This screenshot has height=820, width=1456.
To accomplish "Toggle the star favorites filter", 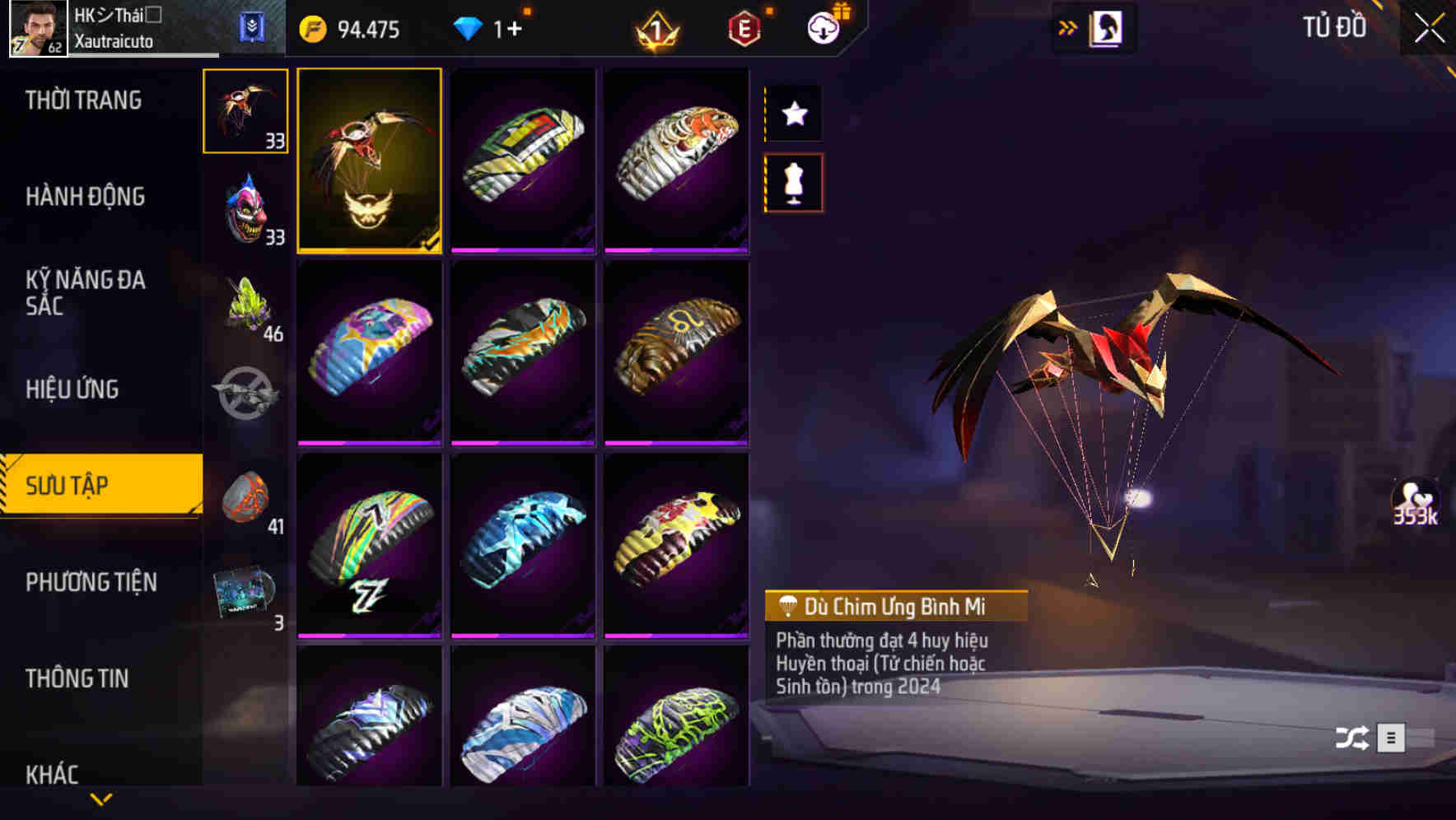I will (x=793, y=114).
